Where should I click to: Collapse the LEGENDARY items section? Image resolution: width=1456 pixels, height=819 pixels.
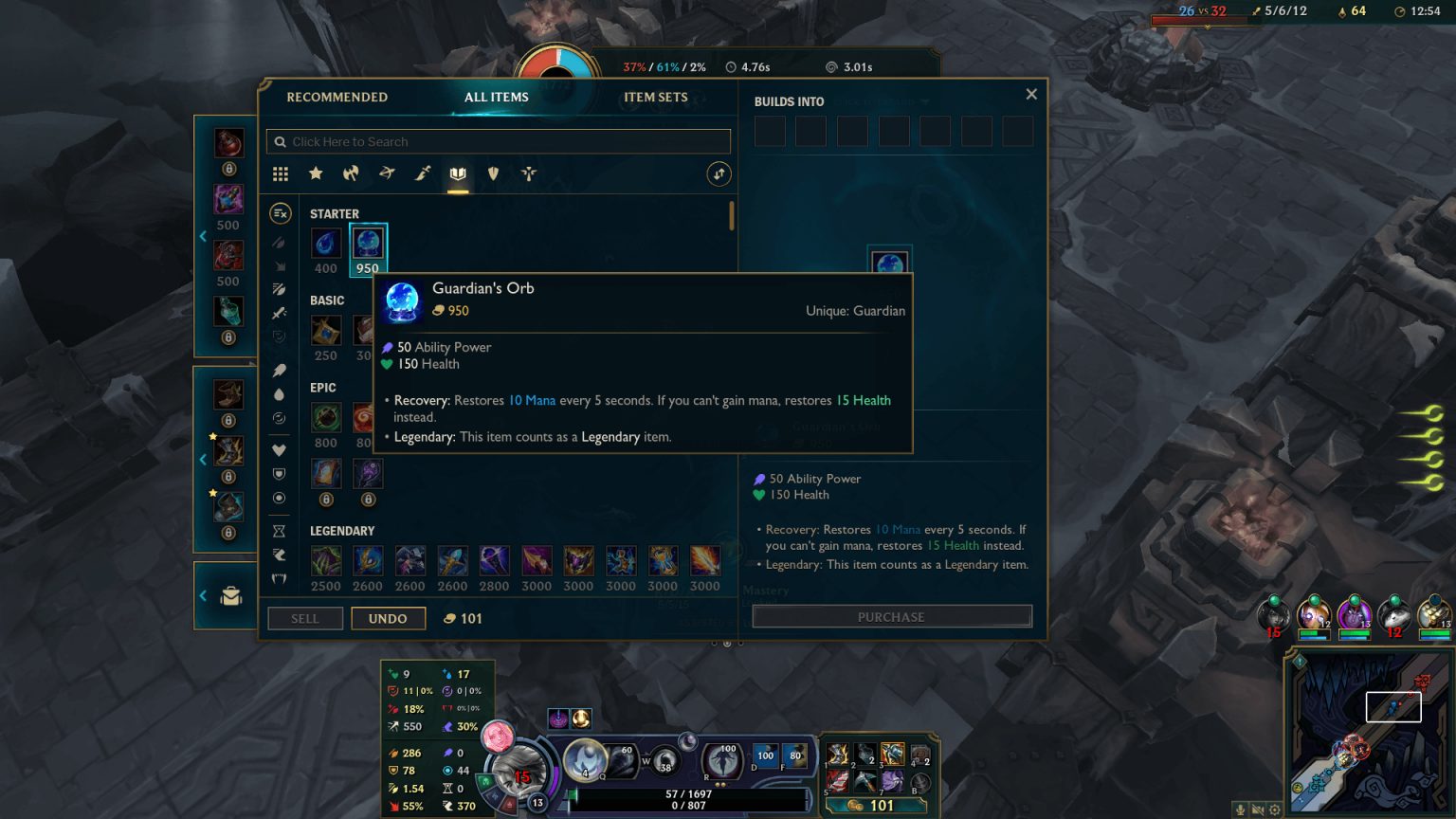coord(342,530)
